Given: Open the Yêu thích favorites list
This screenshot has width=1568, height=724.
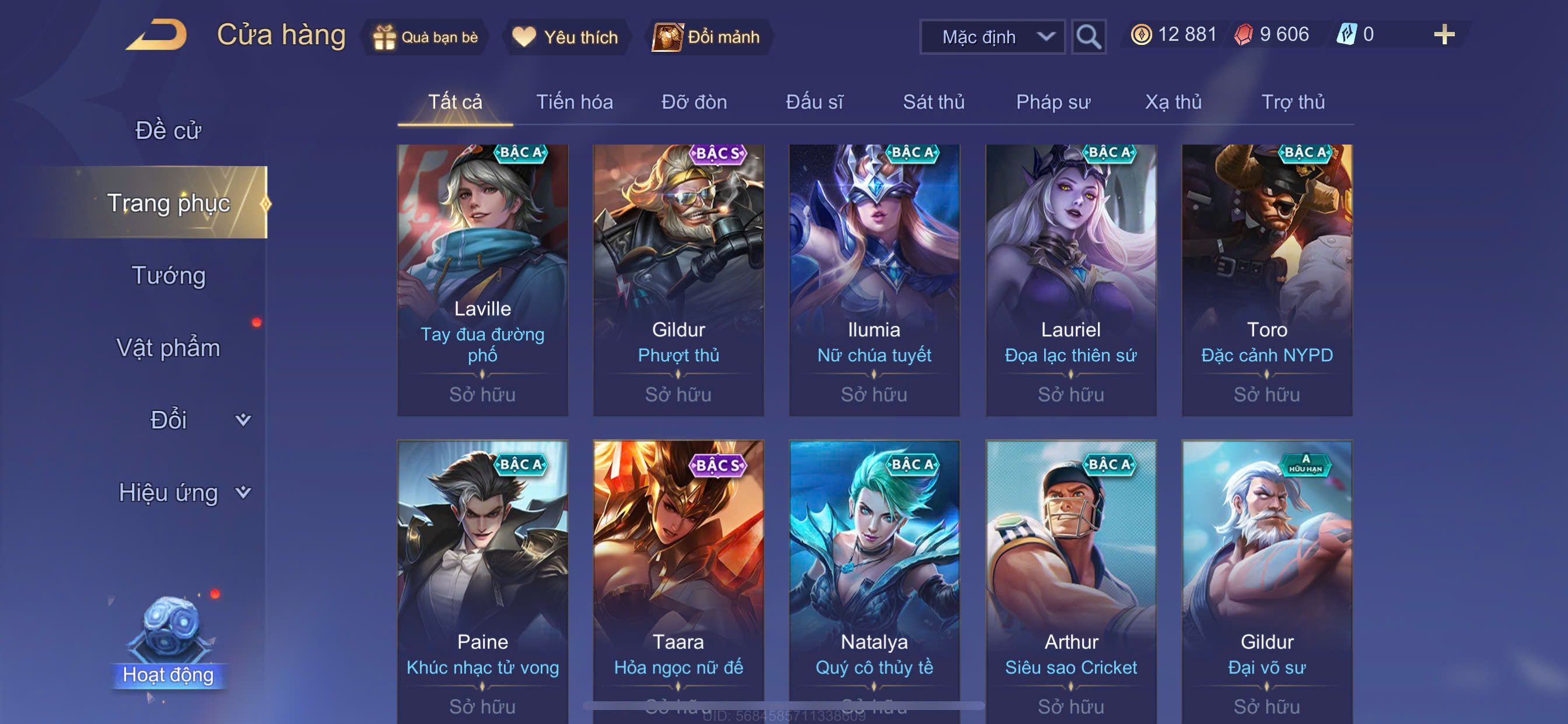Looking at the screenshot, I should [565, 37].
